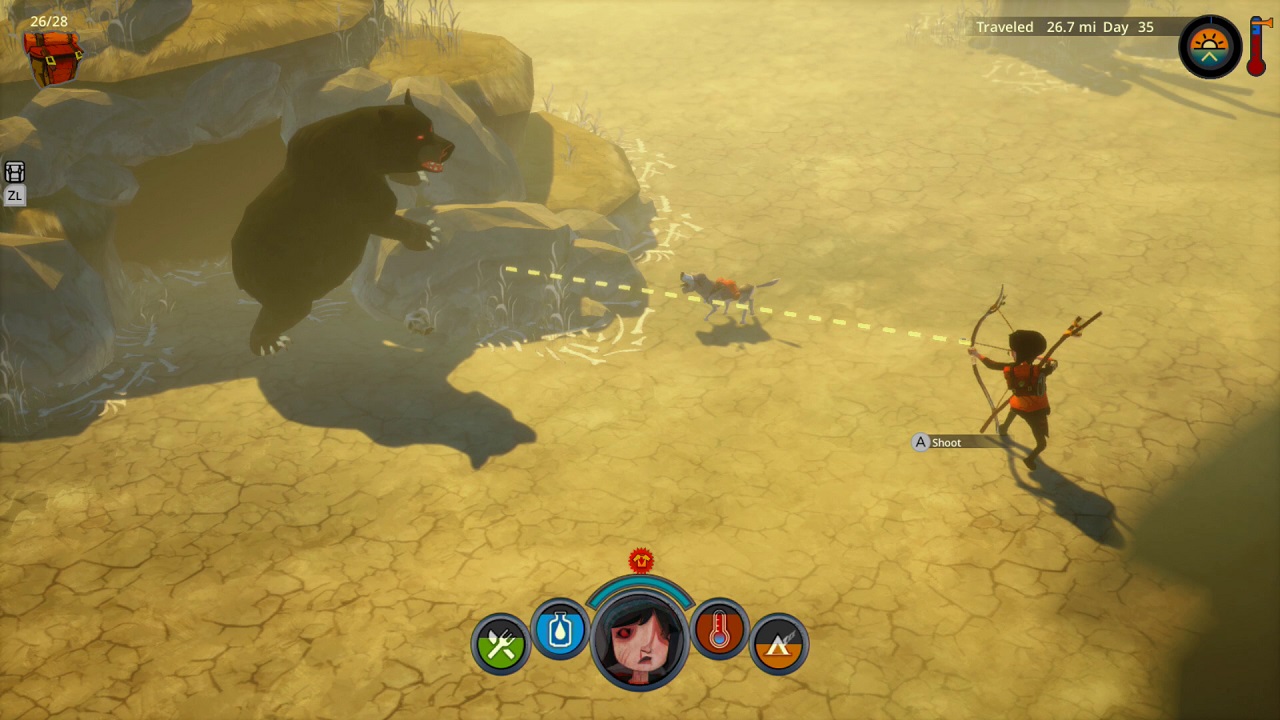The image size is (1280, 720).
Task: Click the ambient weather thermometer gauge
Action: [1259, 47]
